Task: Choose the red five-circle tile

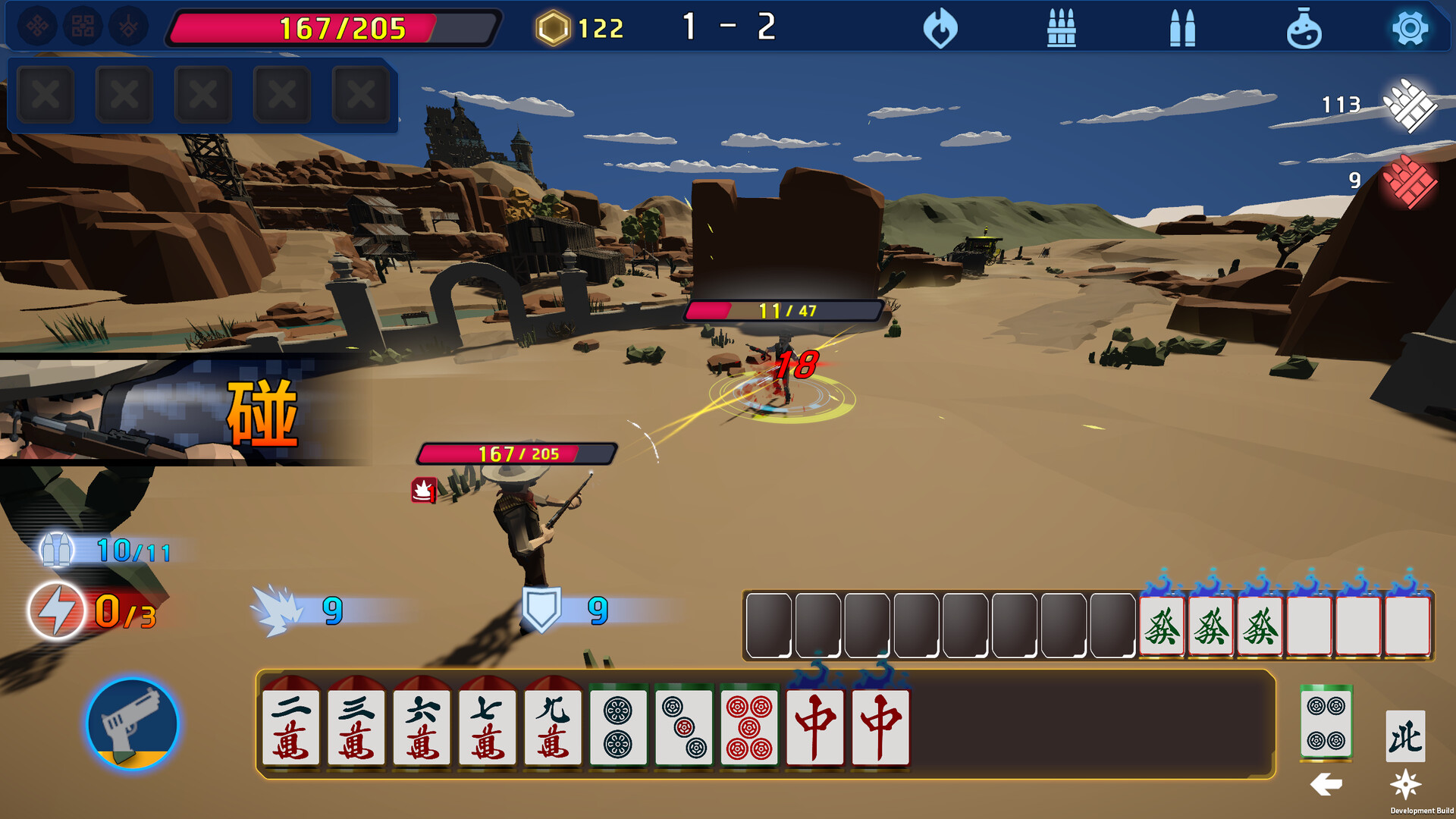Action: point(749,726)
